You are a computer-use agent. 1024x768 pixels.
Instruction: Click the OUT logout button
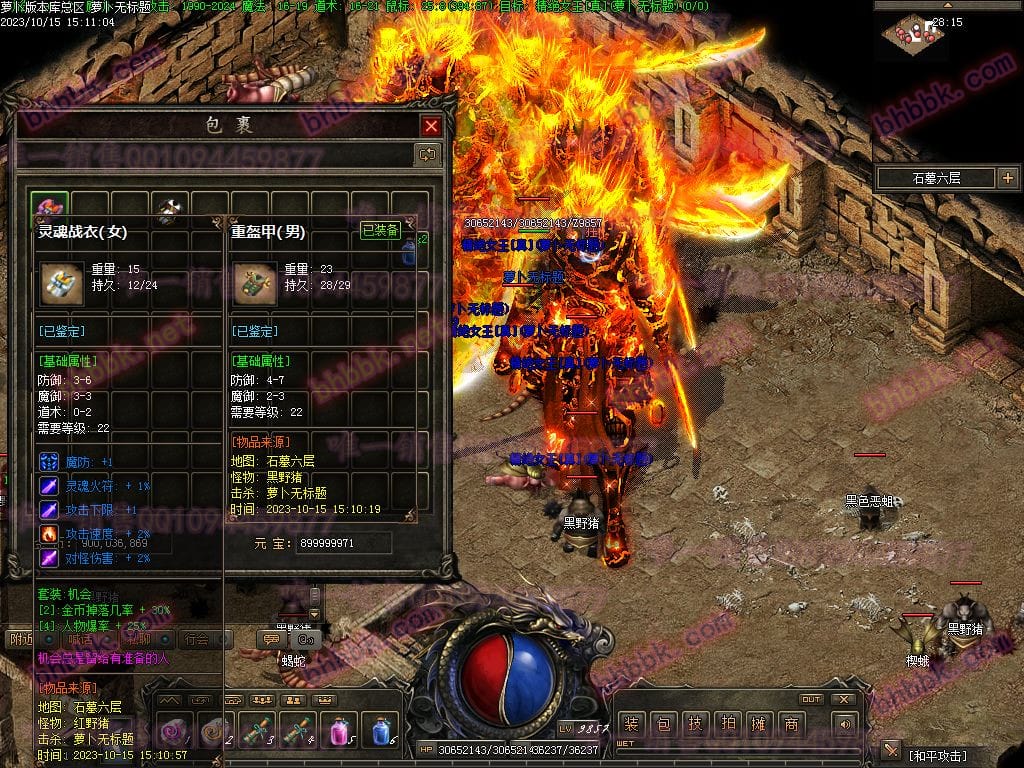[x=811, y=699]
